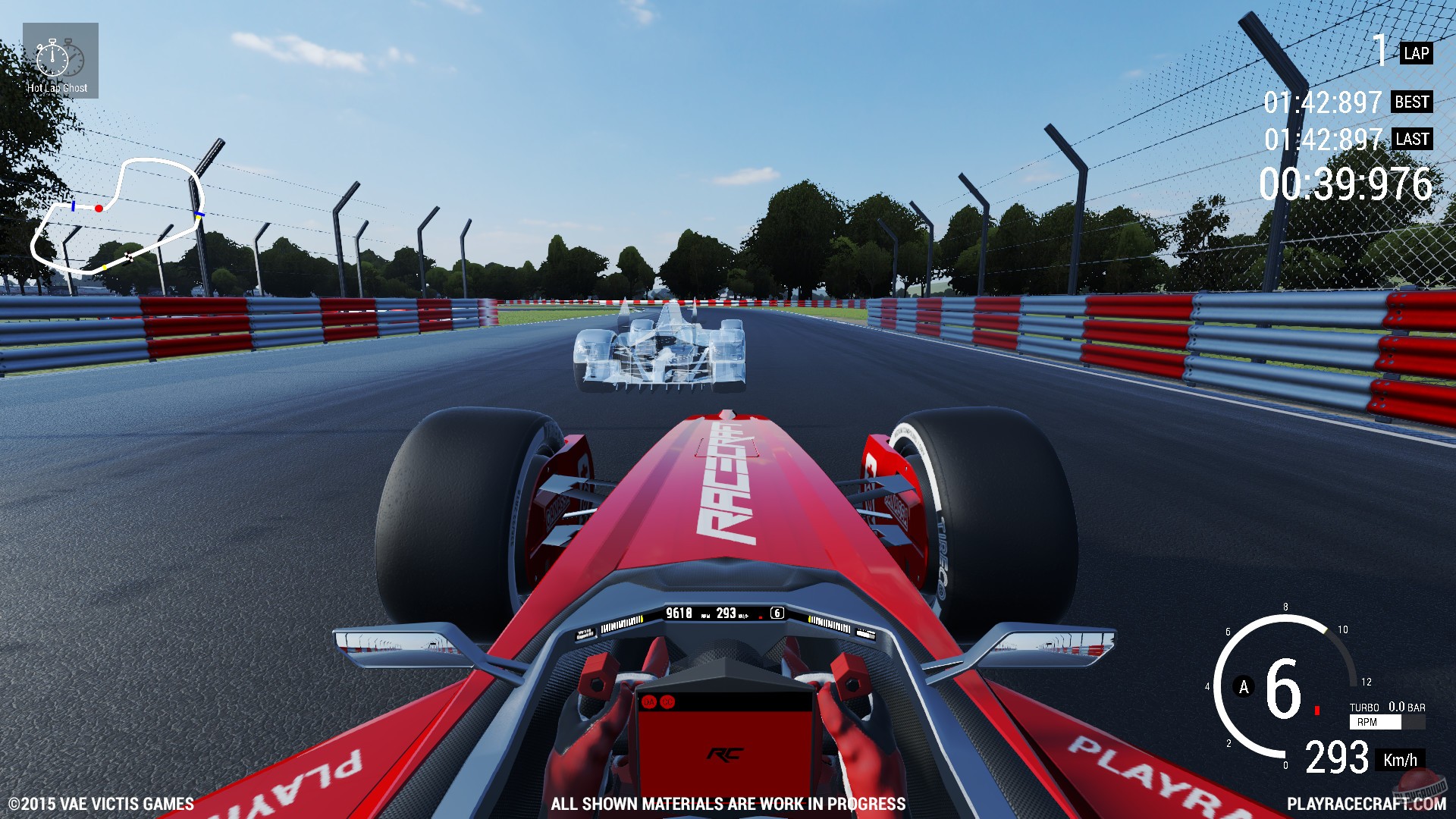Click the red position dot on the minimap
Screen dimensions: 1456x819
click(97, 207)
